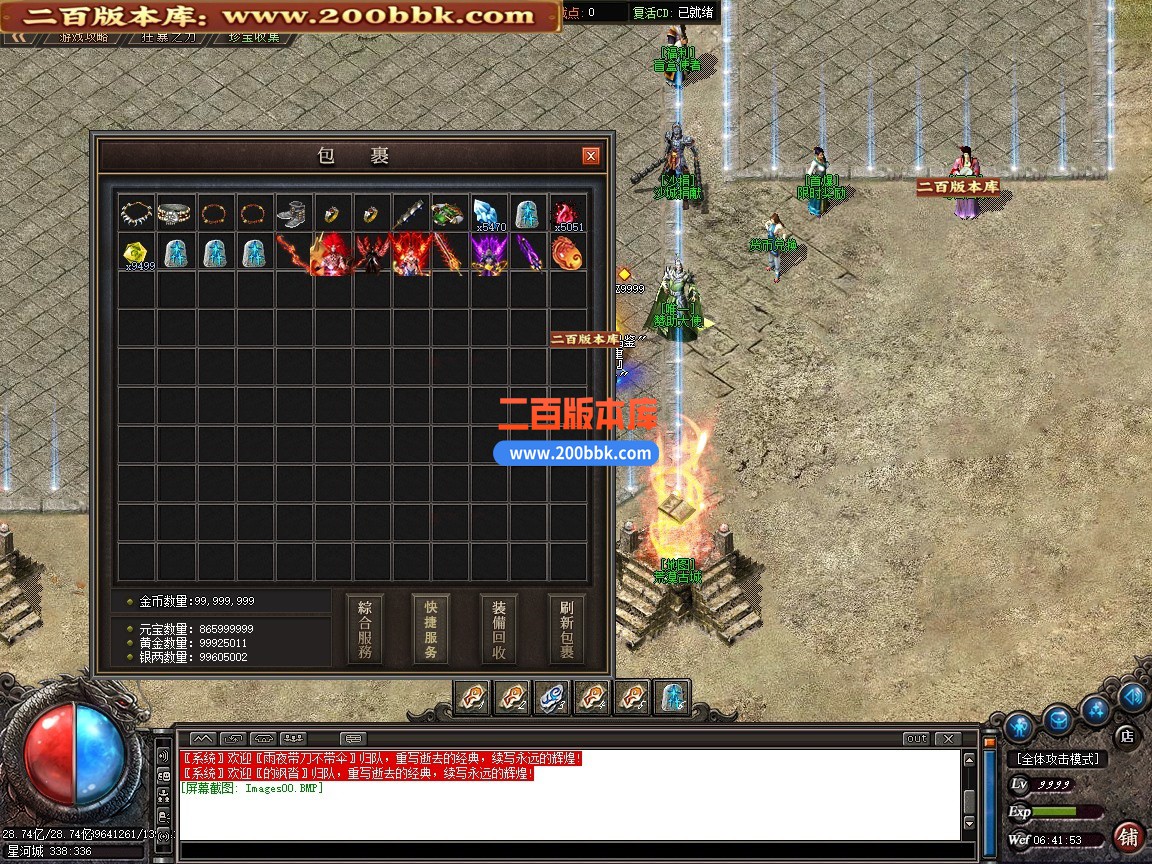Choose the yellow gem stack of 9499

tap(136, 252)
